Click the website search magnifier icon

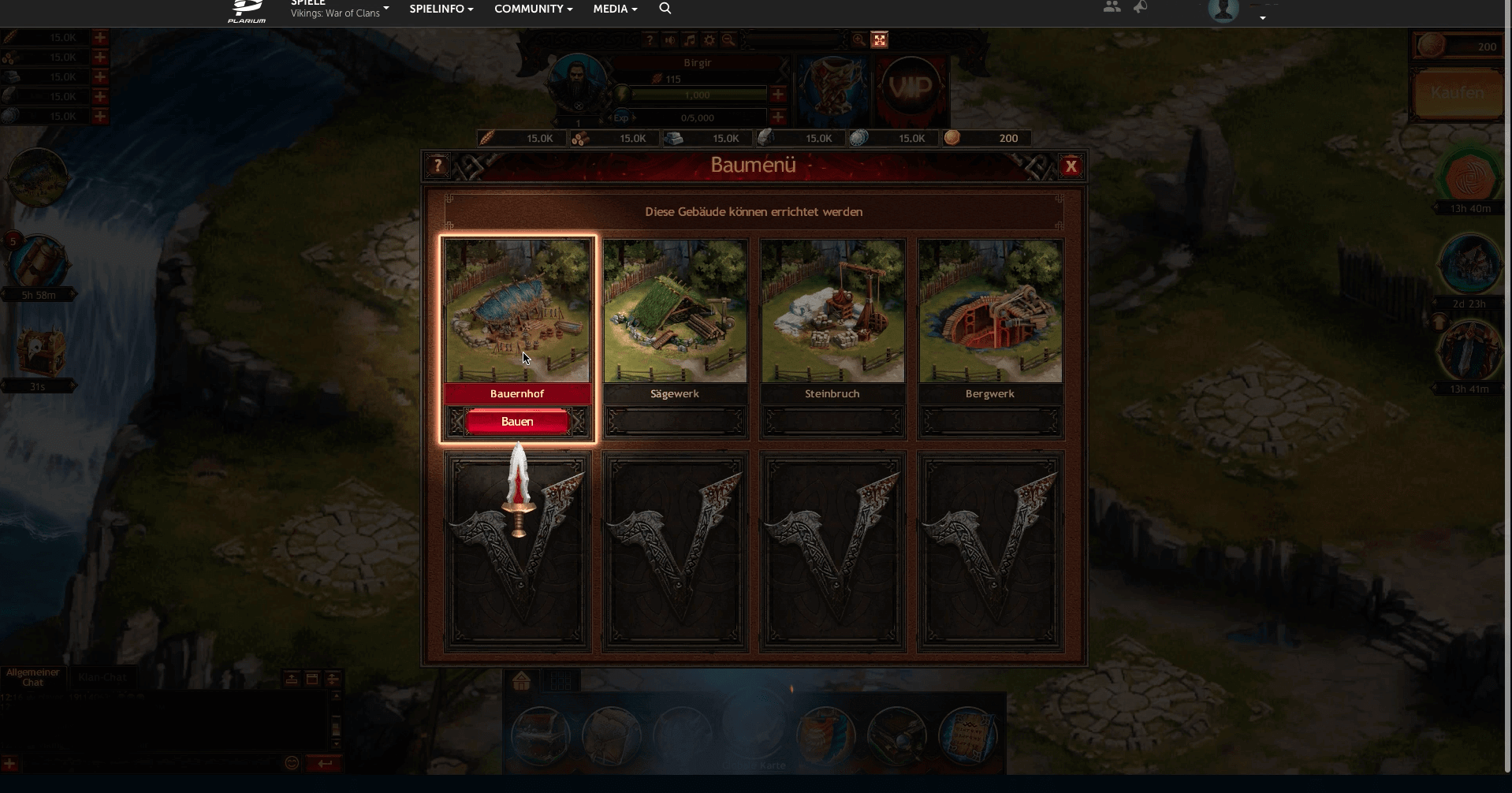tap(665, 9)
